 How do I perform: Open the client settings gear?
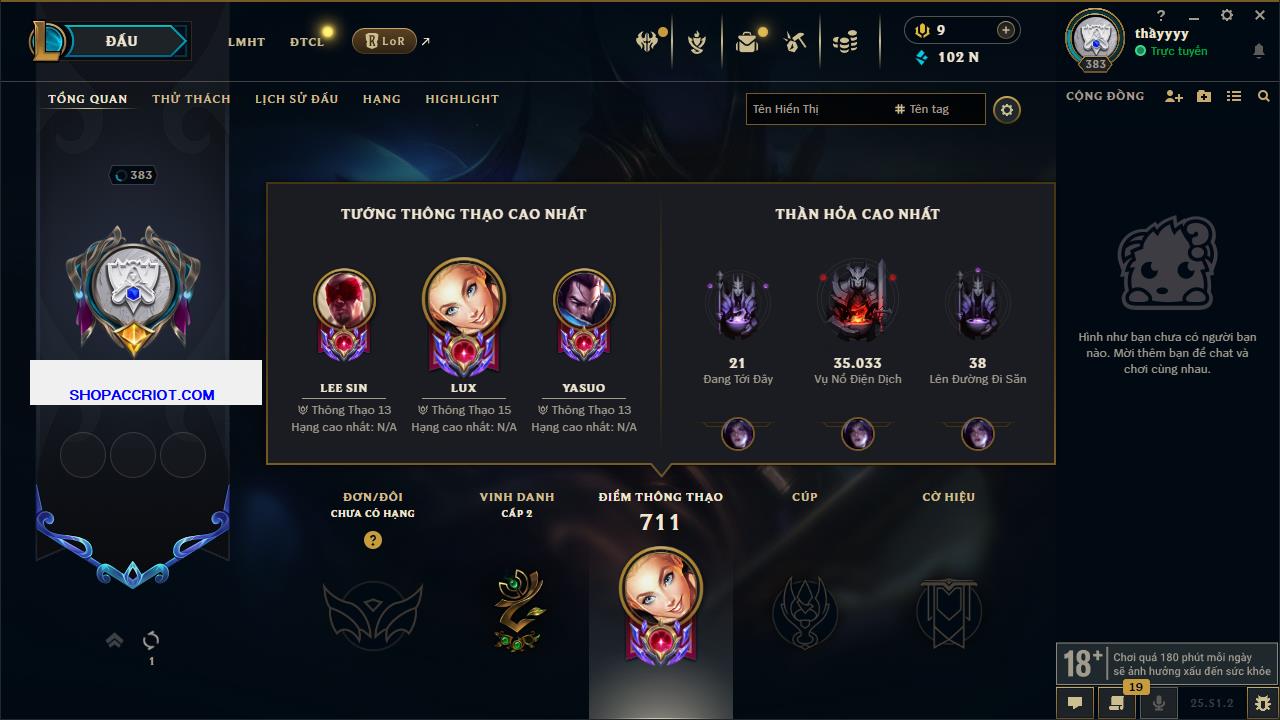[x=1227, y=15]
